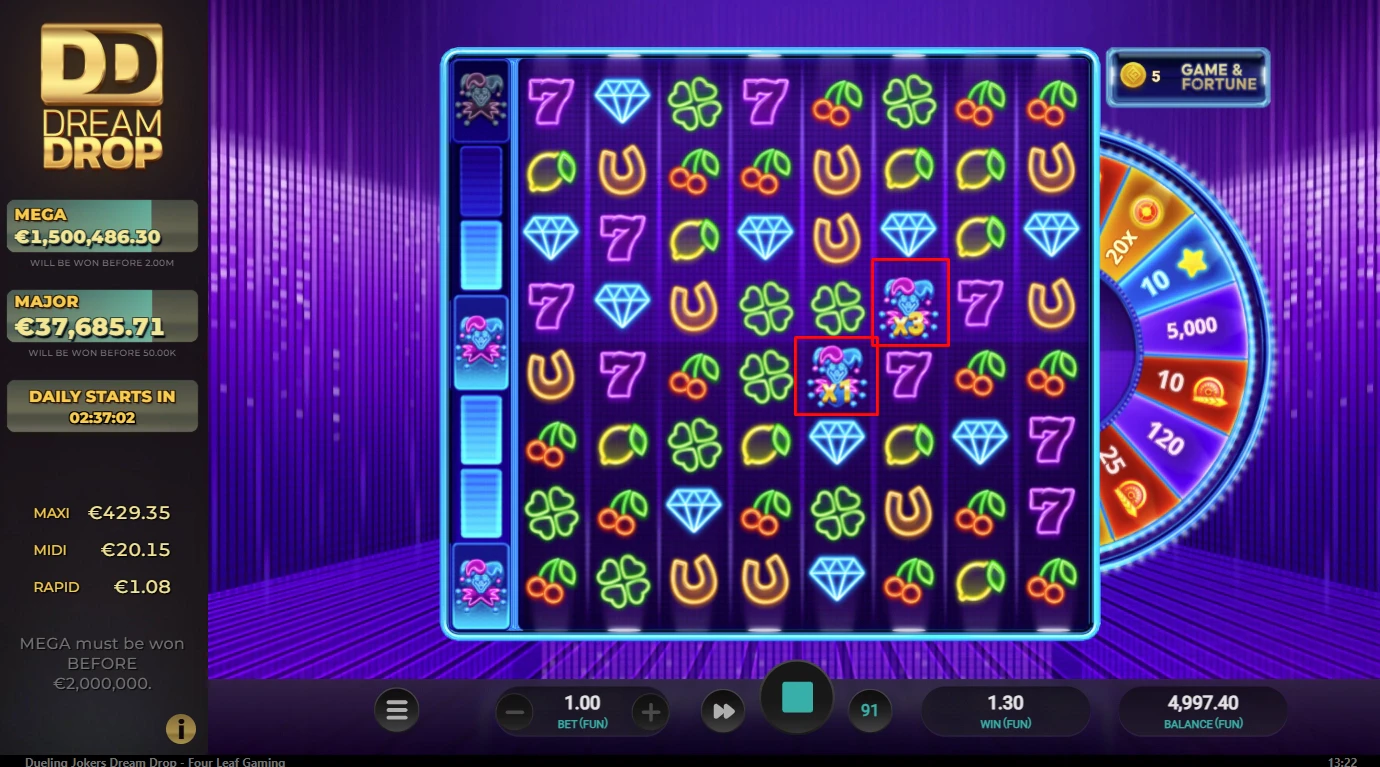The height and width of the screenshot is (767, 1380).
Task: Open the hamburger game menu
Action: tap(397, 710)
